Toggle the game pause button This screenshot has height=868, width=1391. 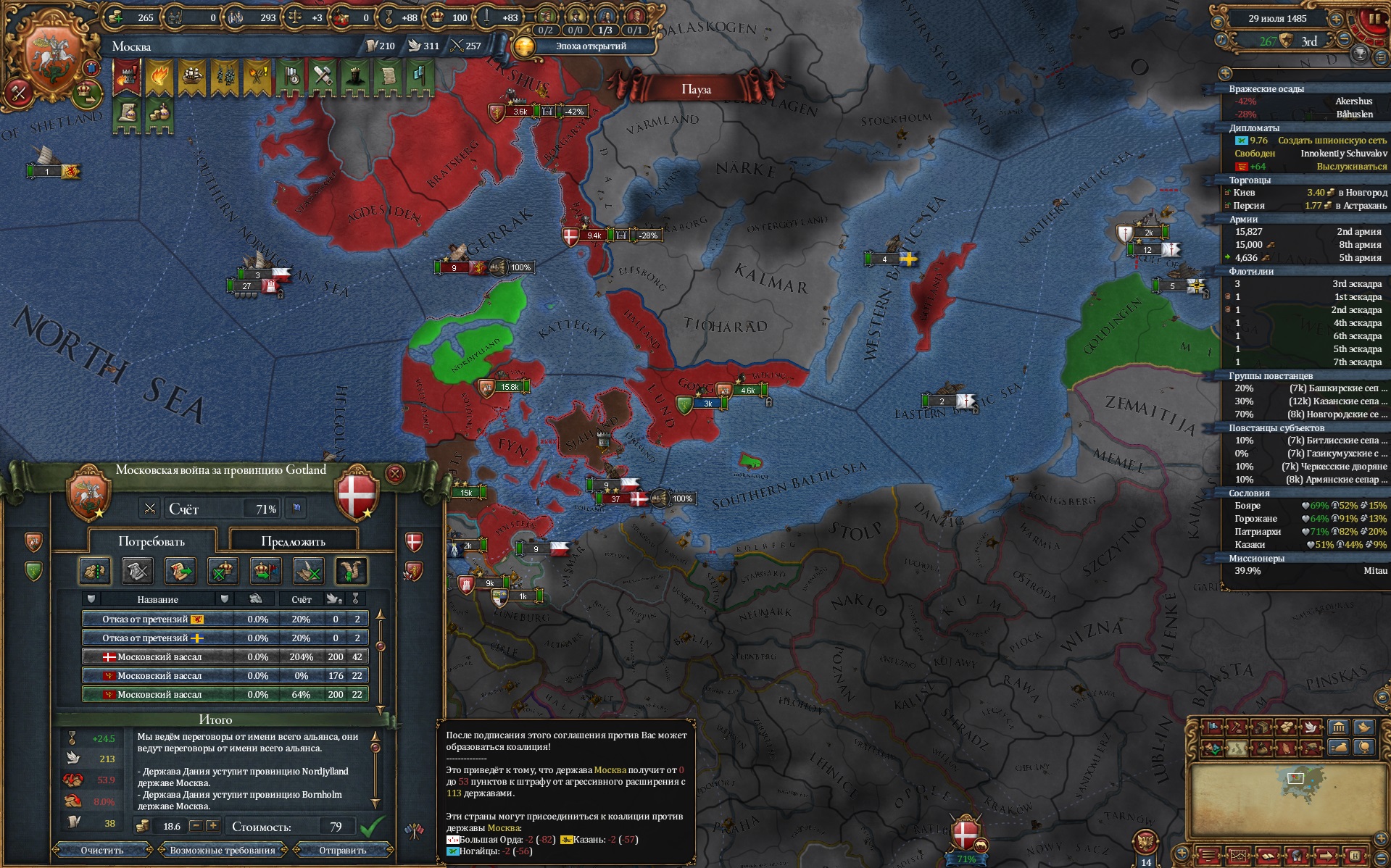tap(1373, 20)
